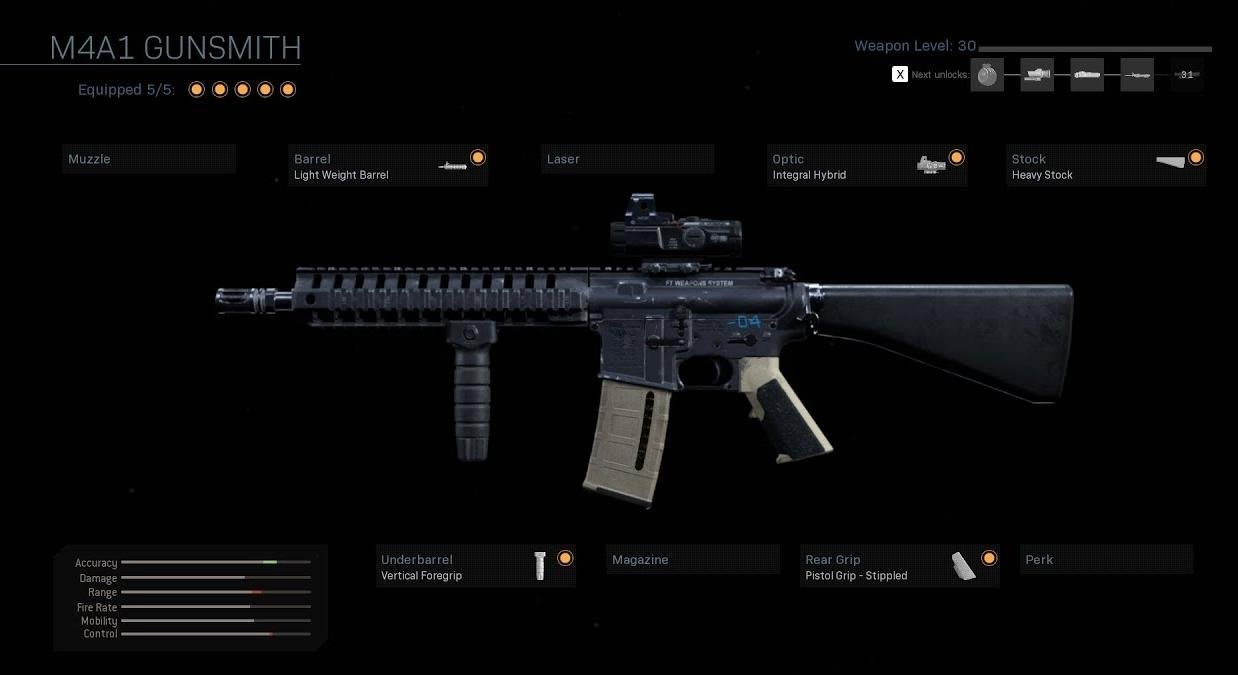Screen dimensions: 1238x675
Task: Select the Rear Grip slot with Stippled grip
Action: 900,567
